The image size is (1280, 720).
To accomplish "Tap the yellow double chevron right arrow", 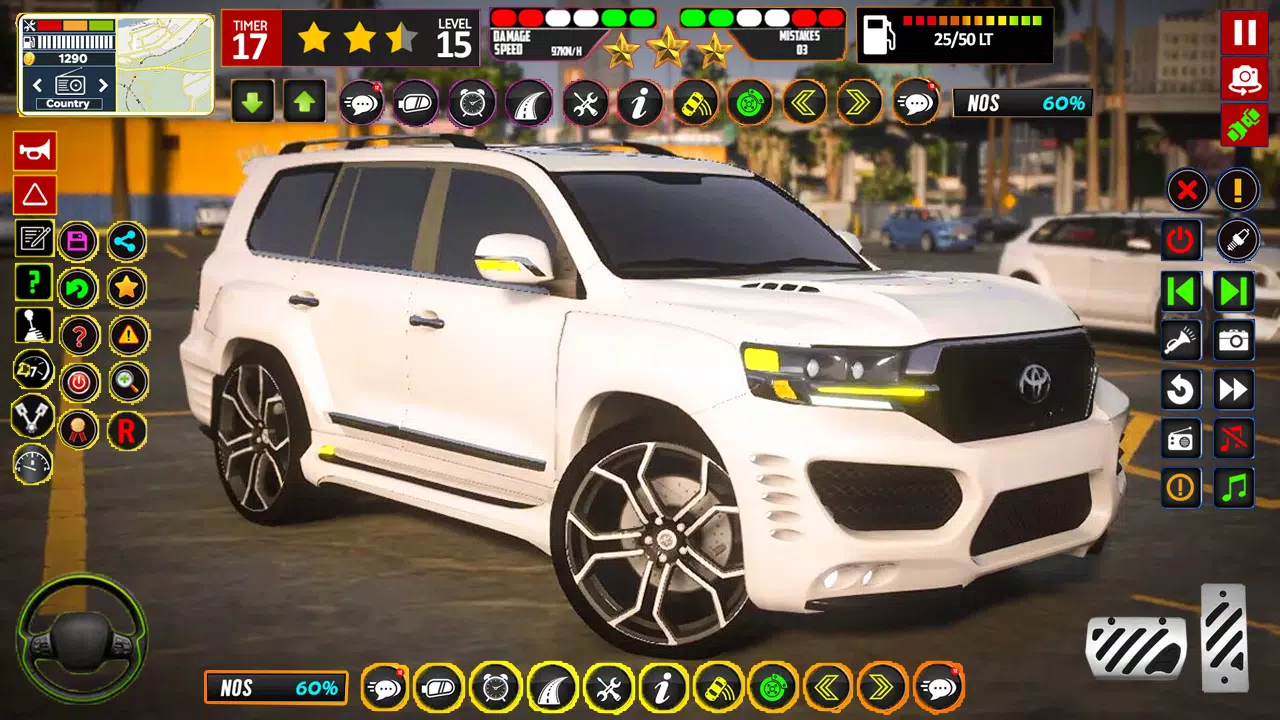I will 858,103.
